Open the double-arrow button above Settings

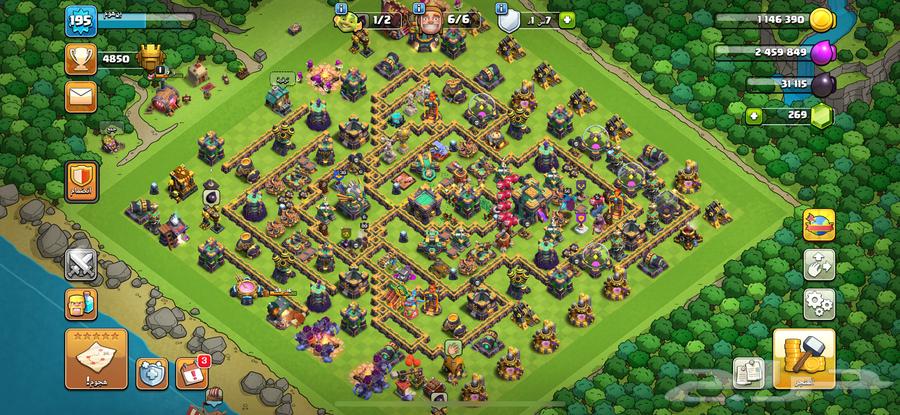pos(819,263)
